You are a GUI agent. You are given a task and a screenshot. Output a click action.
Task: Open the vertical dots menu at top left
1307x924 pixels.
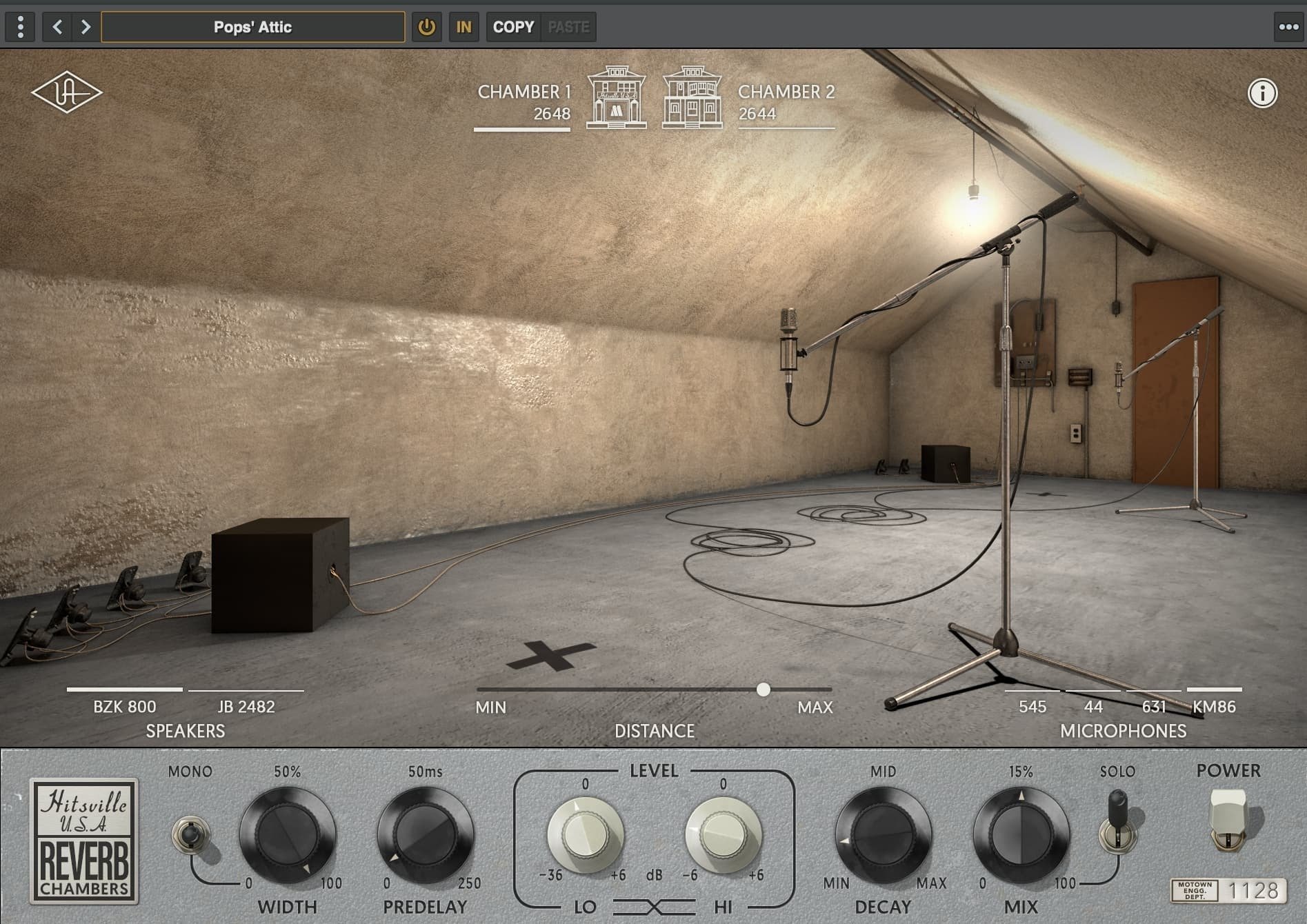21,27
